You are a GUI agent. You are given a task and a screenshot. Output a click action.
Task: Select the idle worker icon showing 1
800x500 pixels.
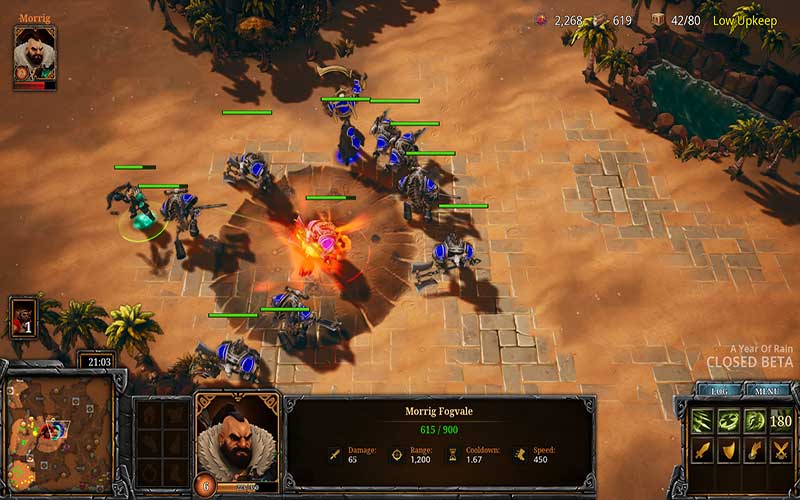(x=23, y=316)
